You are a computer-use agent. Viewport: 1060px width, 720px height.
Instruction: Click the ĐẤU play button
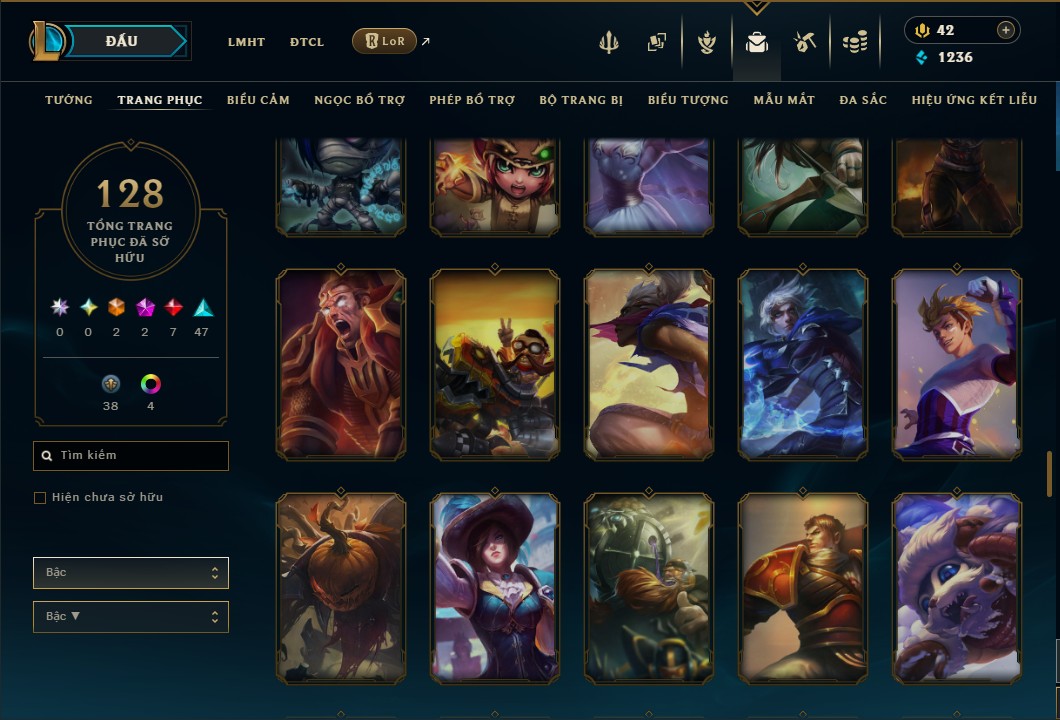[x=122, y=41]
